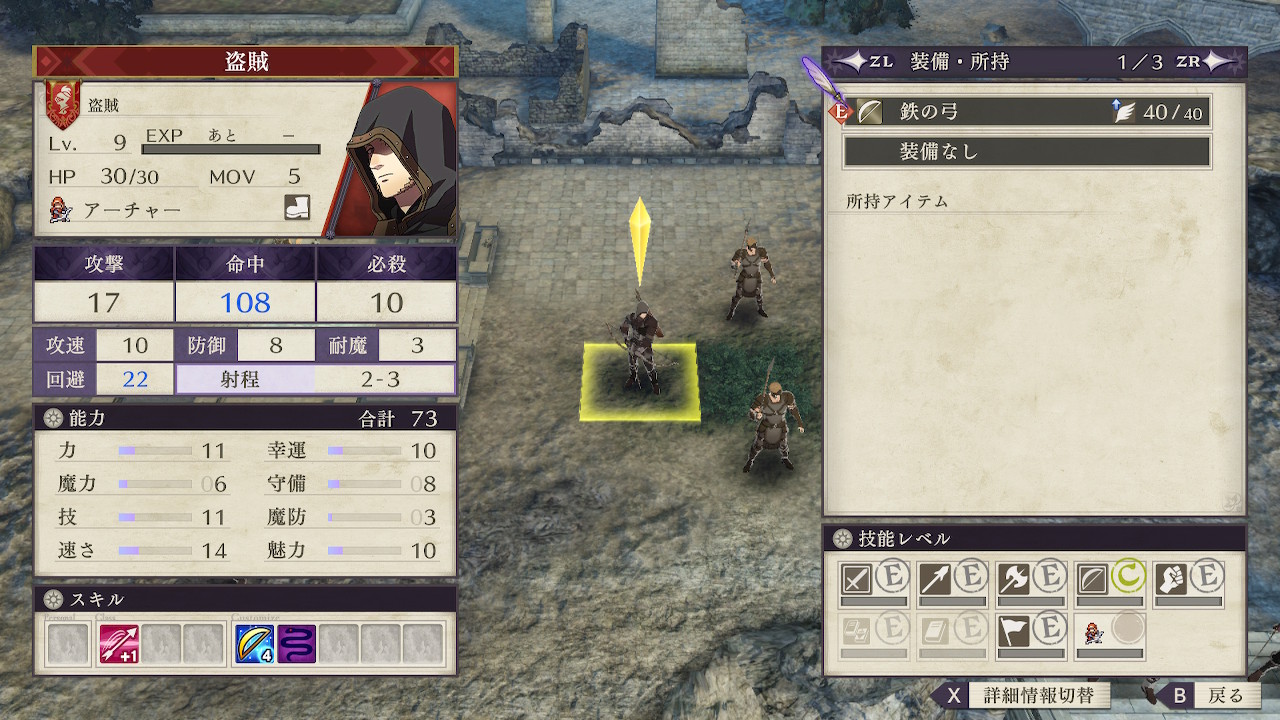
Task: Select the highlighted thief unit on yellow tile
Action: tap(638, 355)
